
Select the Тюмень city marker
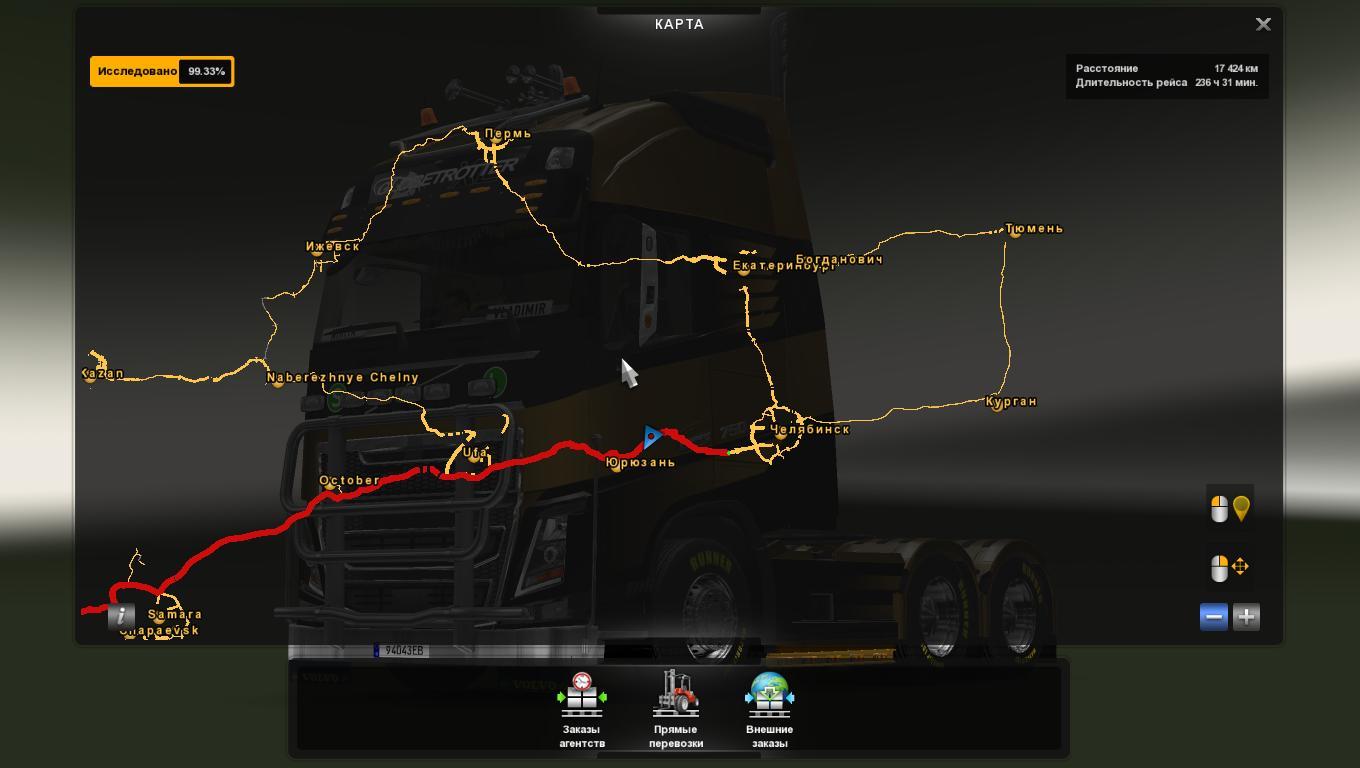point(1015,230)
